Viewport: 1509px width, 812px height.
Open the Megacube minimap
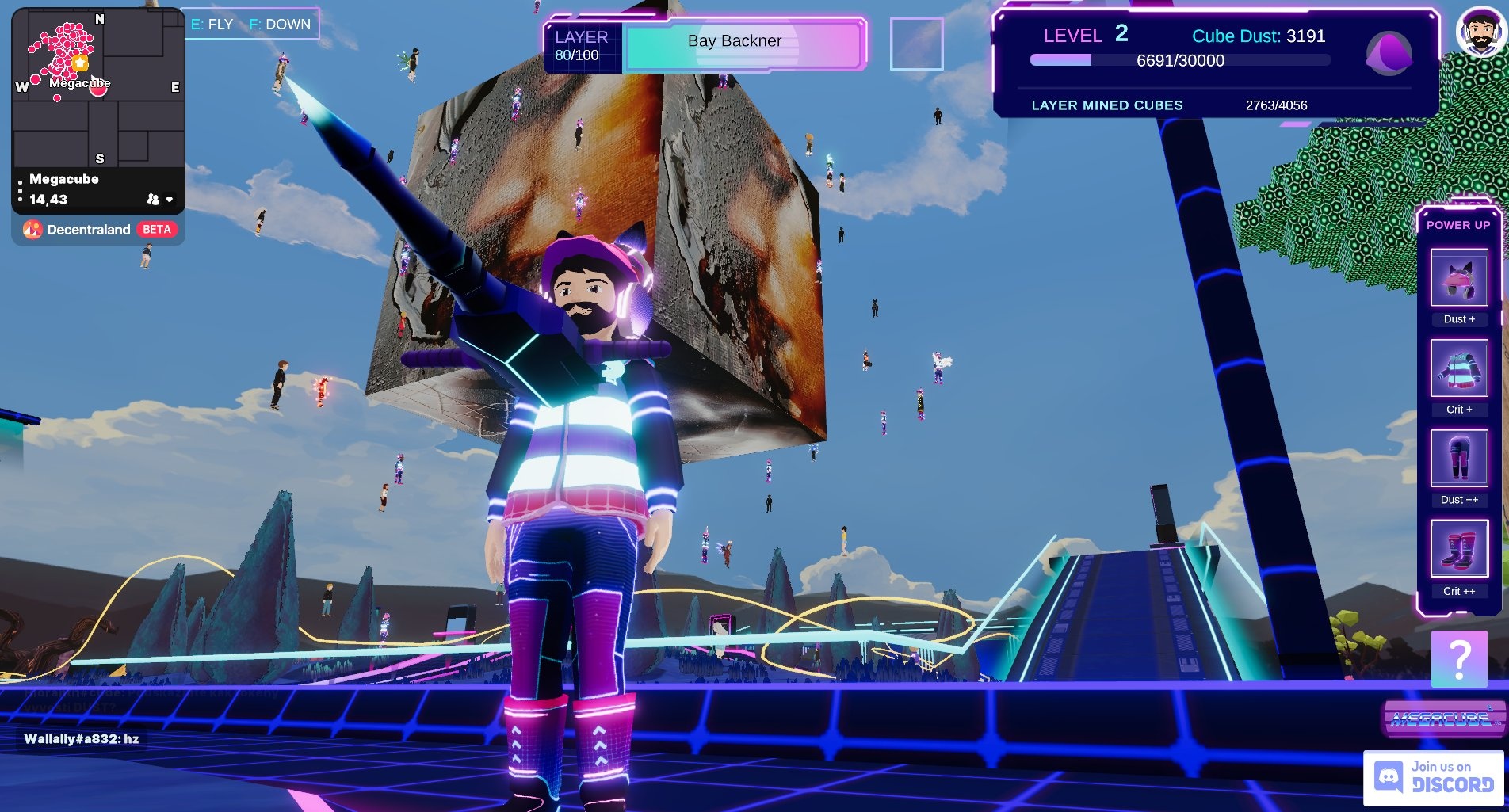coord(97,87)
